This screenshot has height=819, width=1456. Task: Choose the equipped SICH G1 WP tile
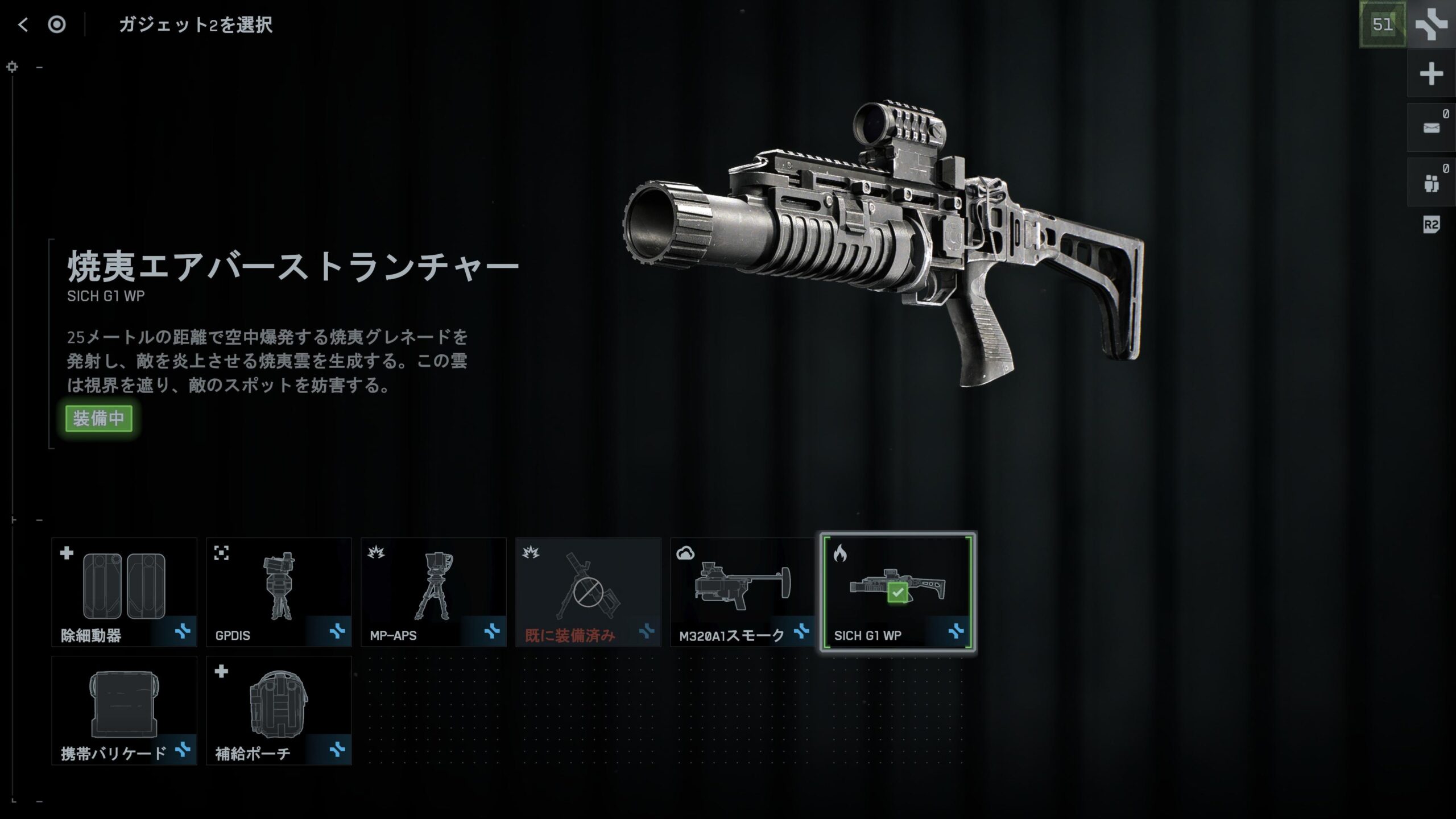pos(897,592)
